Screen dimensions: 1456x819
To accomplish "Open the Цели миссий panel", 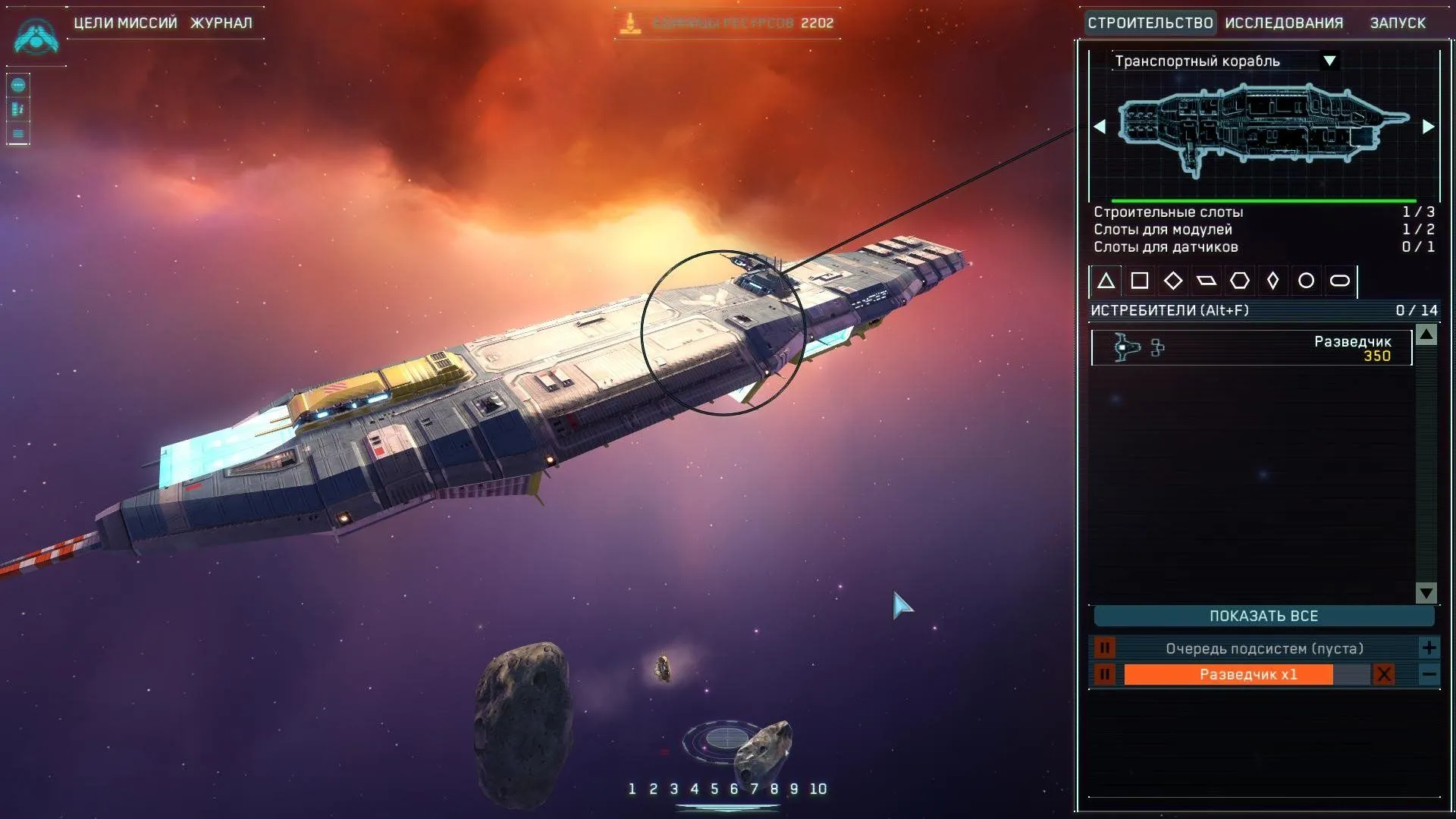I will click(125, 23).
